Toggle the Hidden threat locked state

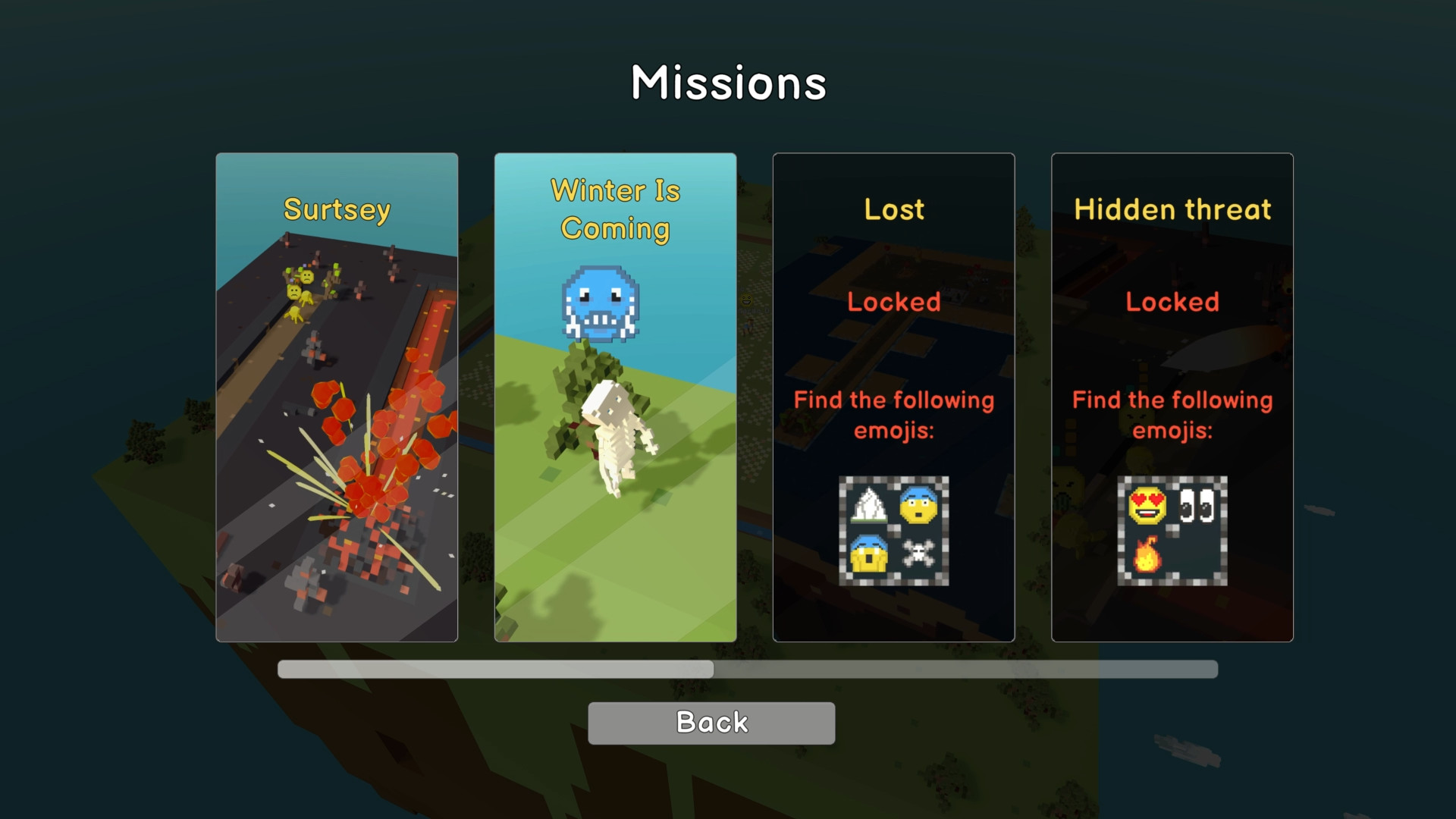pyautogui.click(x=1172, y=302)
